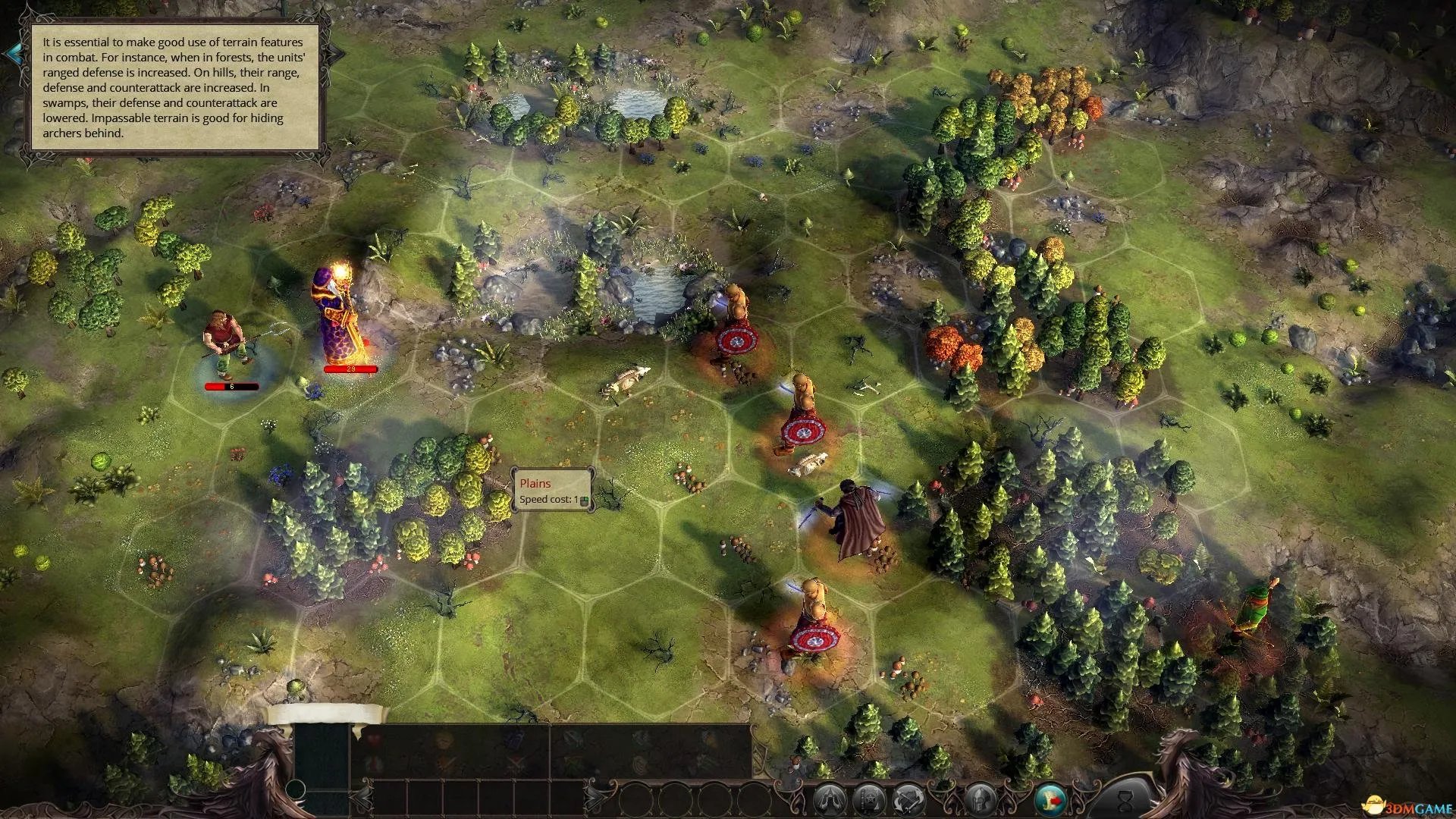The image size is (1456, 819).
Task: Click the crossed swap arrows icon
Action: coord(908,799)
